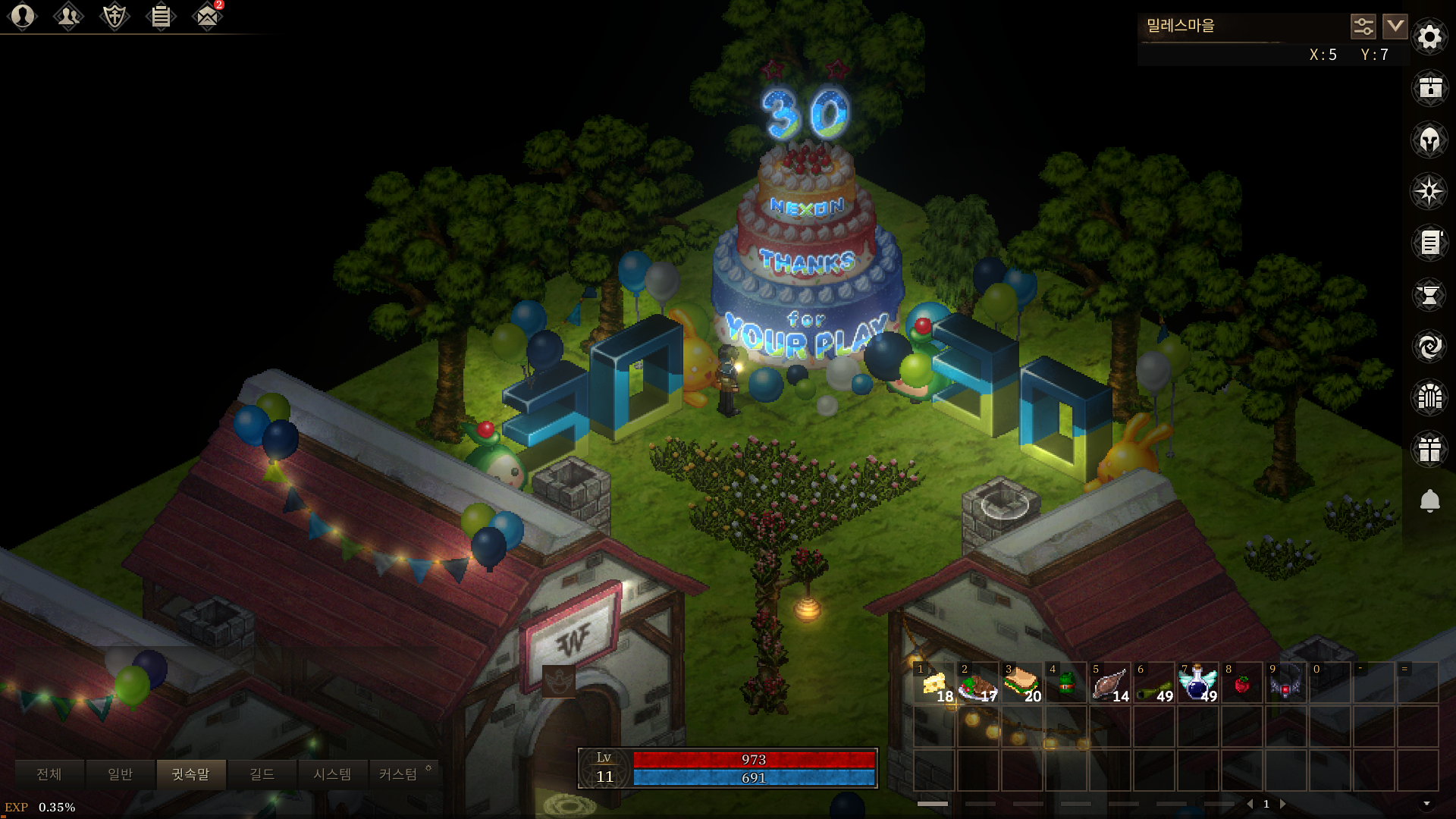Open the gift box rewards icon
Viewport: 1456px width, 819px height.
(1429, 449)
